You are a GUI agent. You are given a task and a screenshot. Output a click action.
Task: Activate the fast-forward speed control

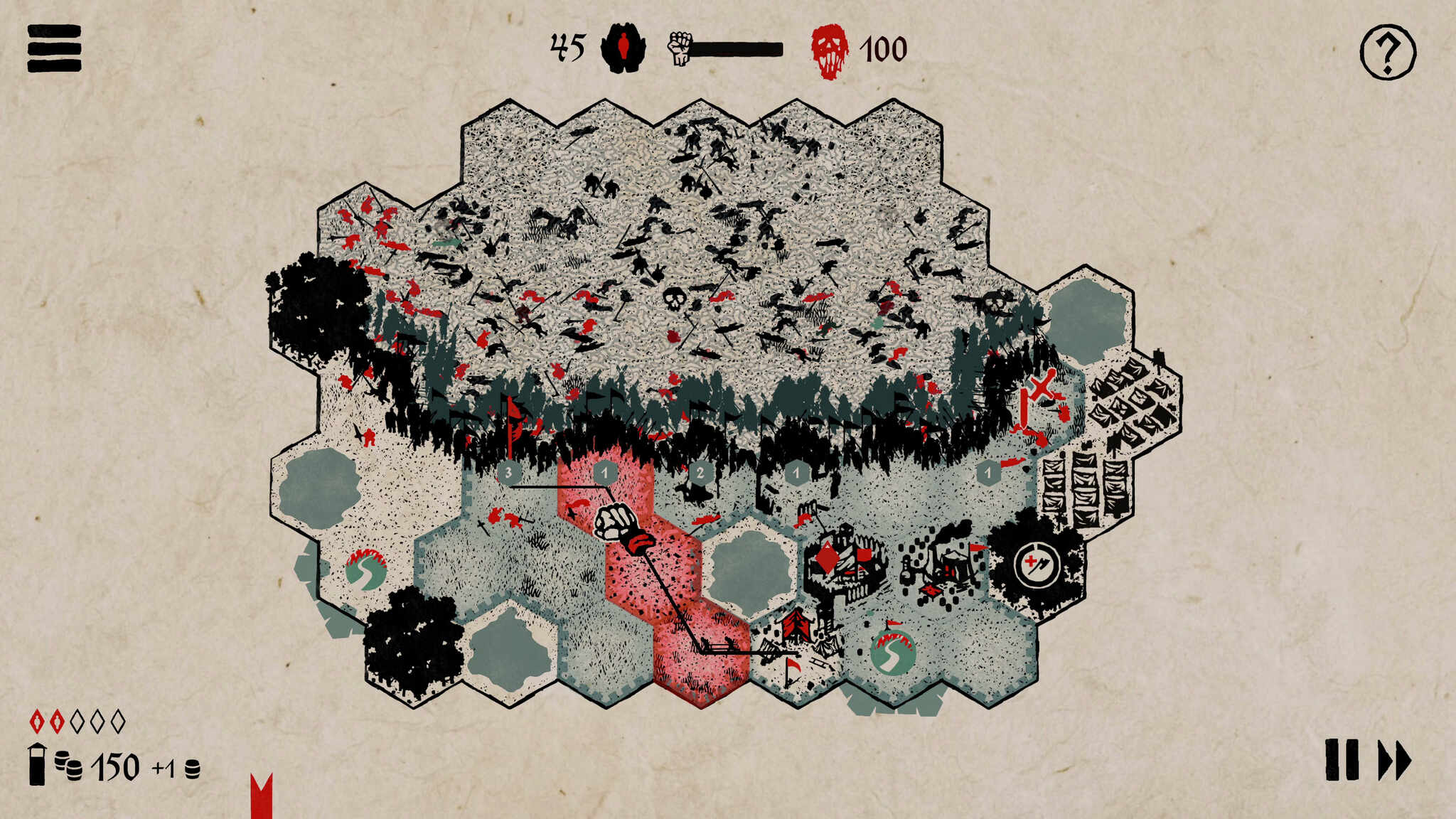[x=1394, y=761]
